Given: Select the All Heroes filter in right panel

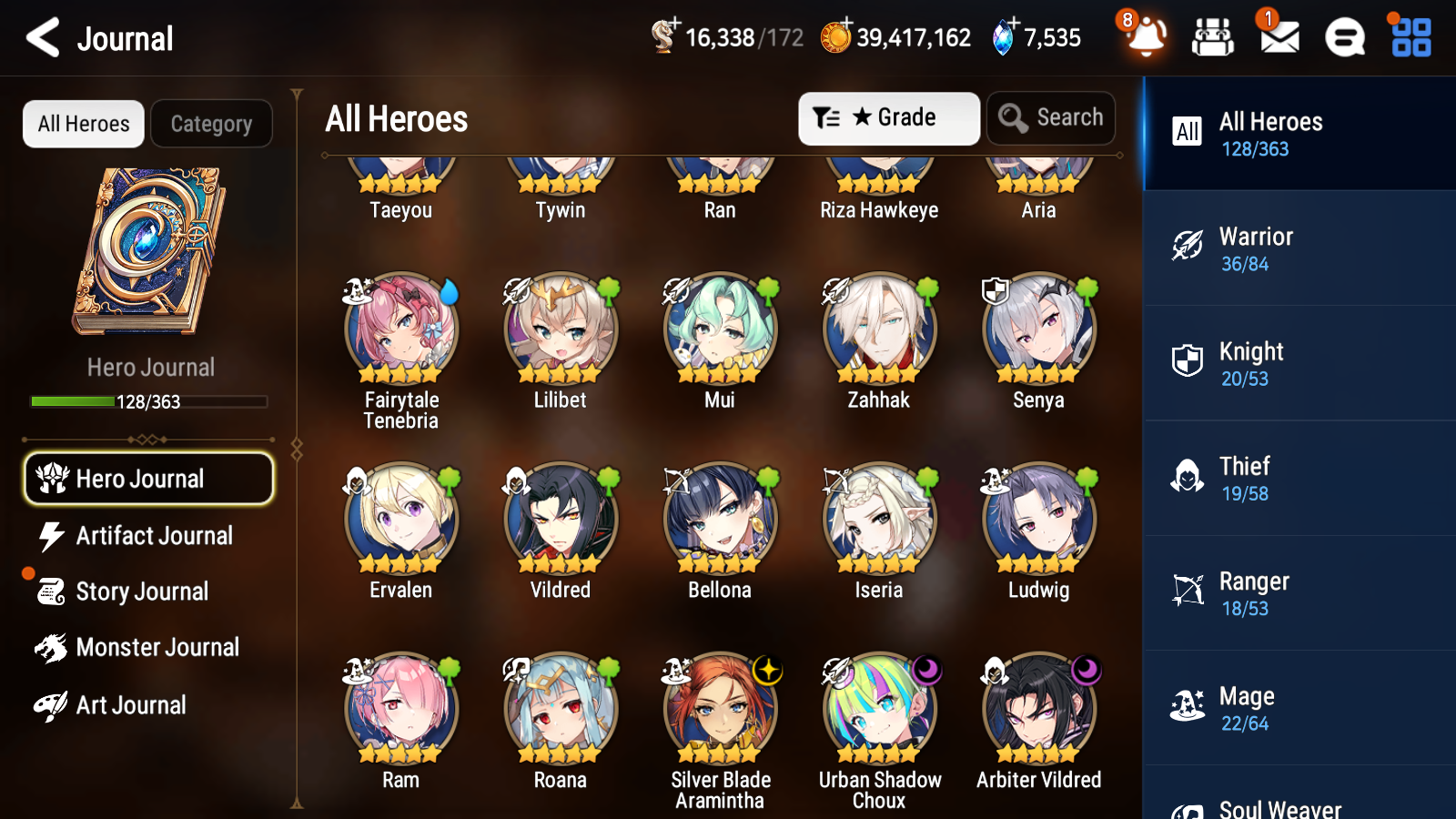Looking at the screenshot, I should point(1297,134).
